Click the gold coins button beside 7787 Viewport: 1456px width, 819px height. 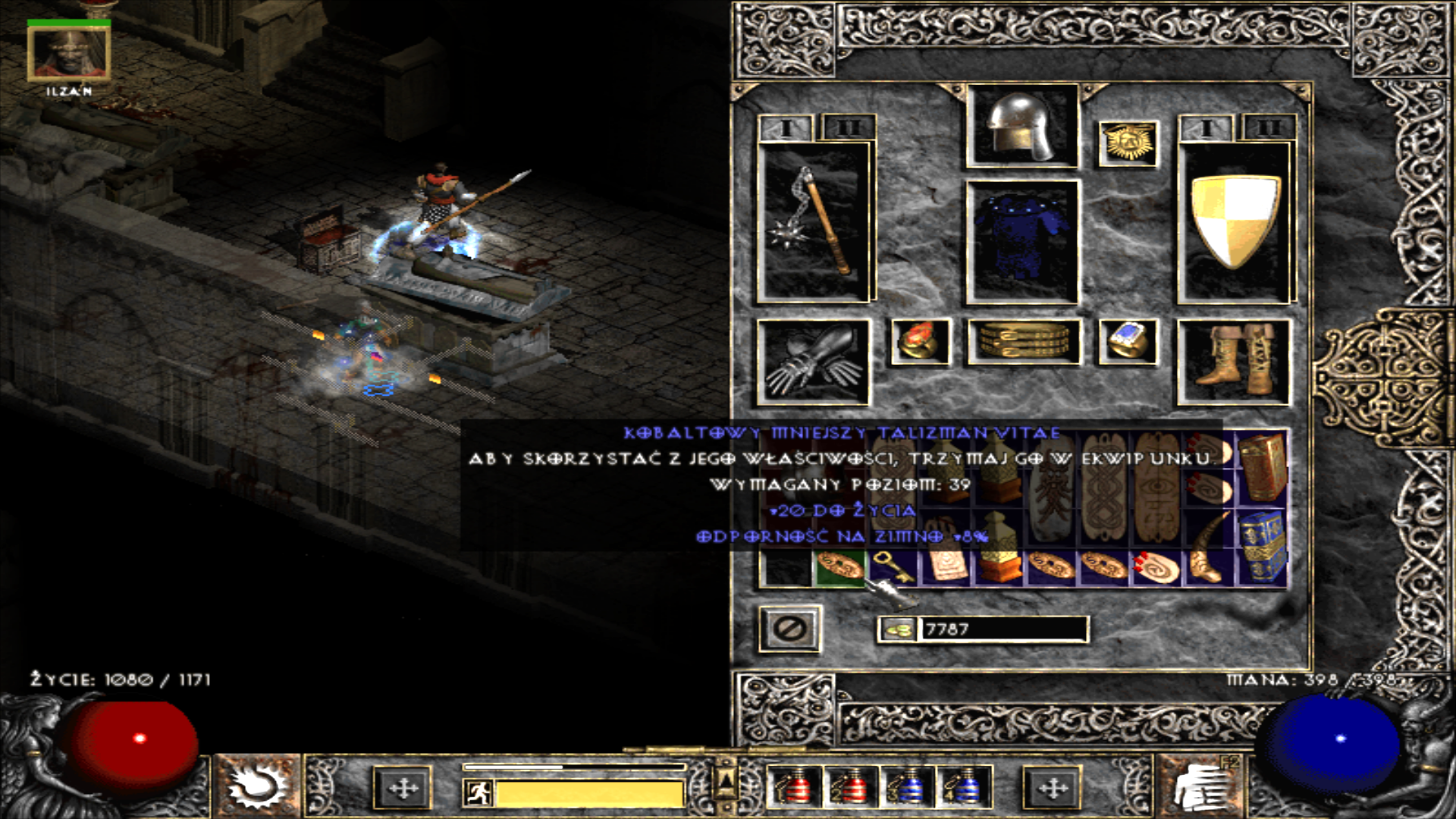coord(899,629)
